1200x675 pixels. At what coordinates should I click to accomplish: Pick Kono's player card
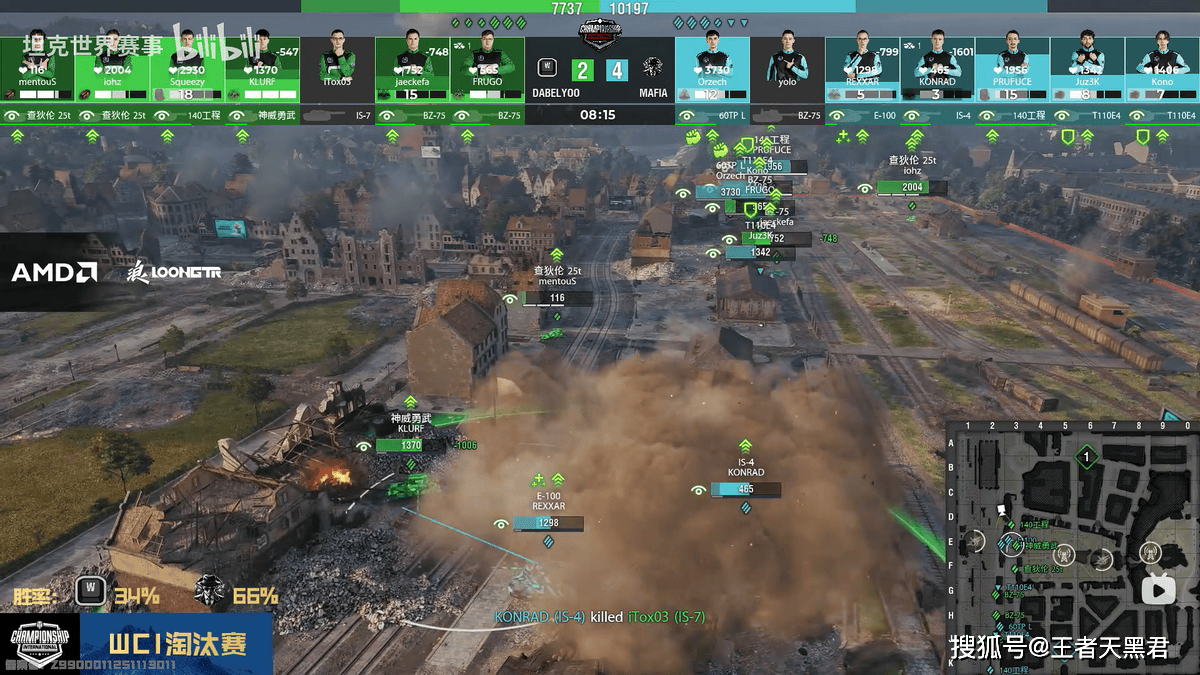(x=1162, y=68)
